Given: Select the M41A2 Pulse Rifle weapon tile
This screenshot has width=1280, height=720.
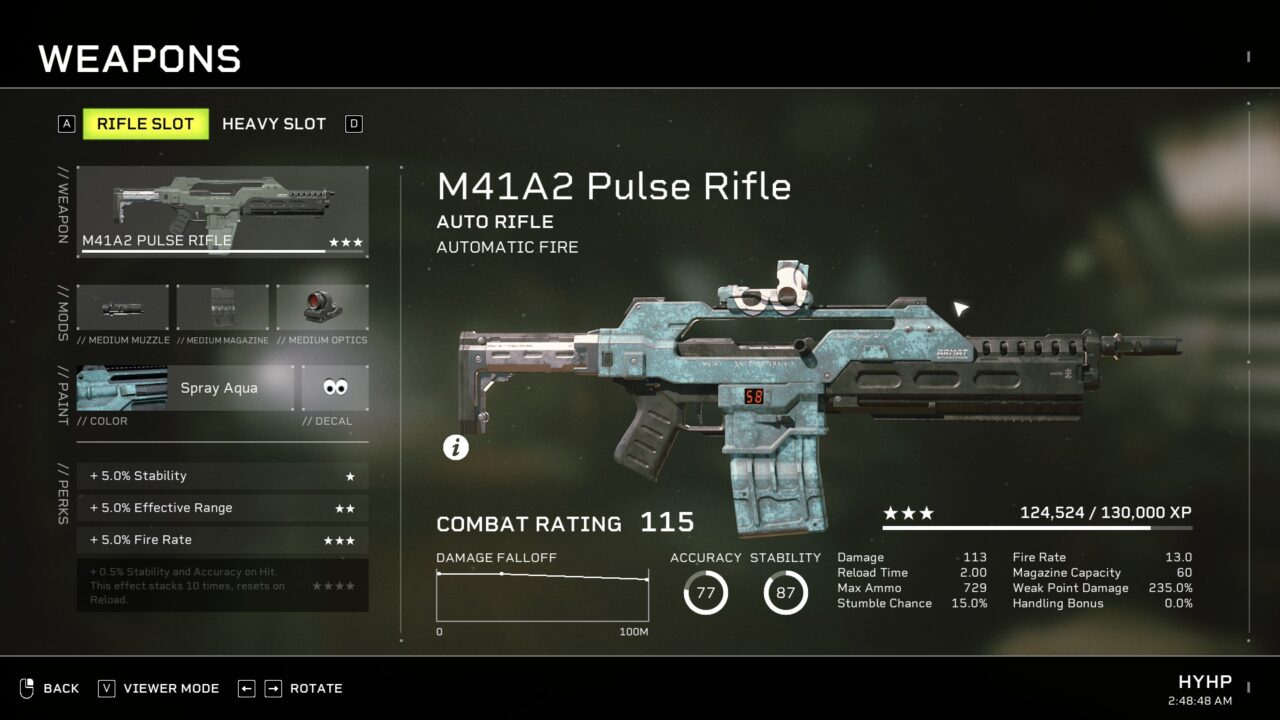Looking at the screenshot, I should coord(222,212).
